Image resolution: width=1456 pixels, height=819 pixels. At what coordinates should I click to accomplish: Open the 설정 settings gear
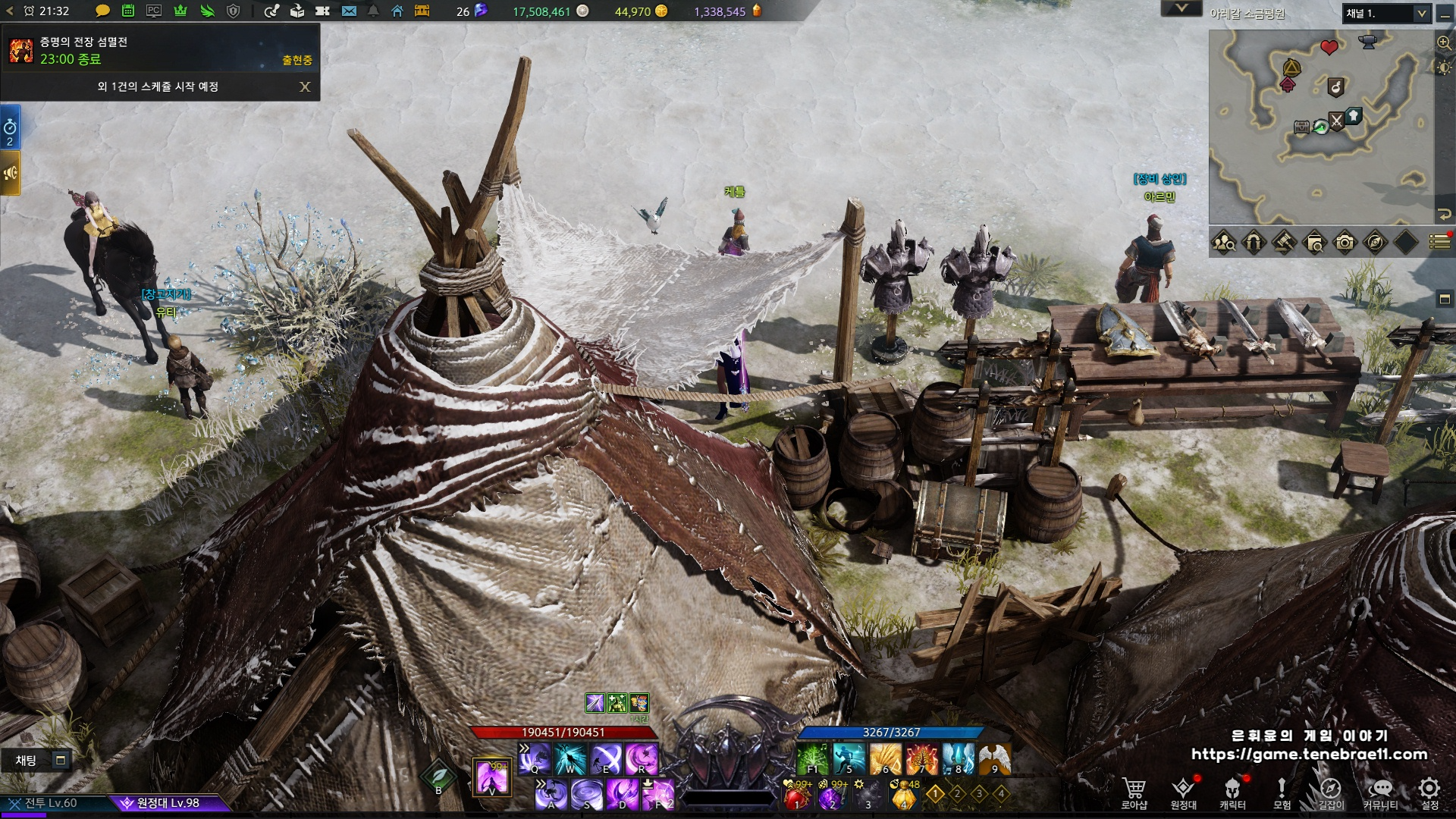1429,792
